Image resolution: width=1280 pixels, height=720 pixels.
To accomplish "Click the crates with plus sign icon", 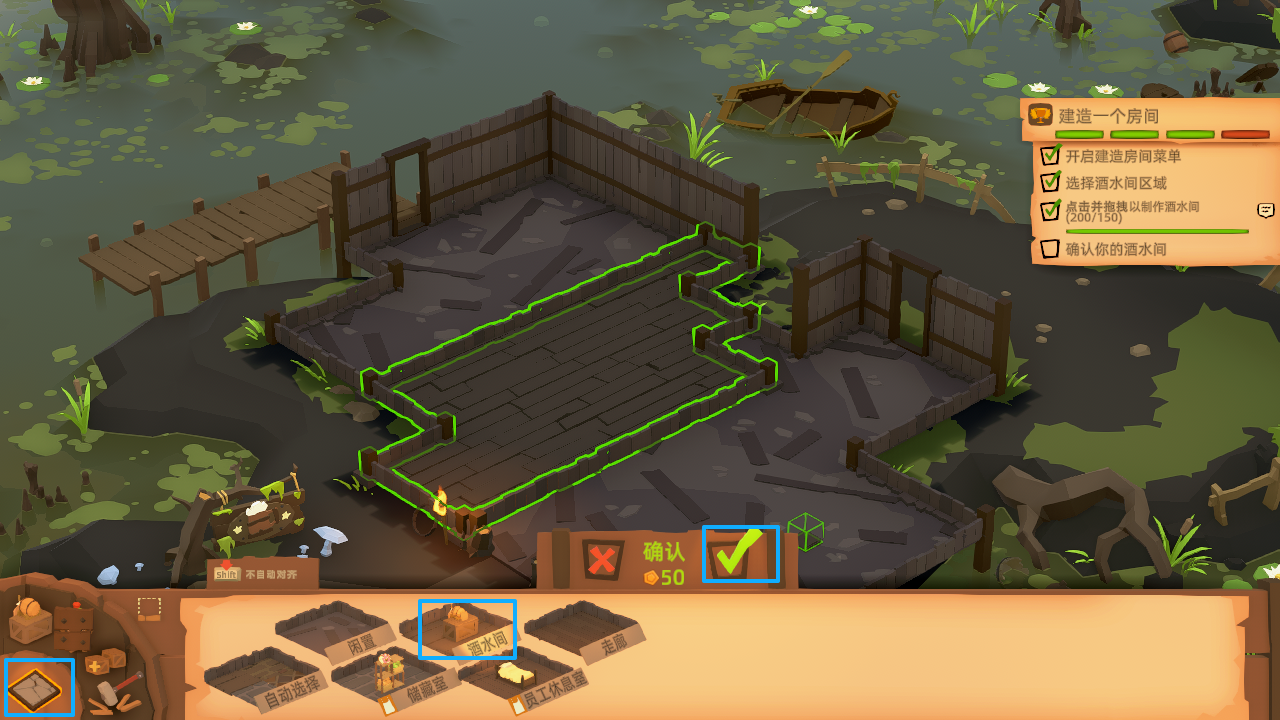I will [x=105, y=662].
